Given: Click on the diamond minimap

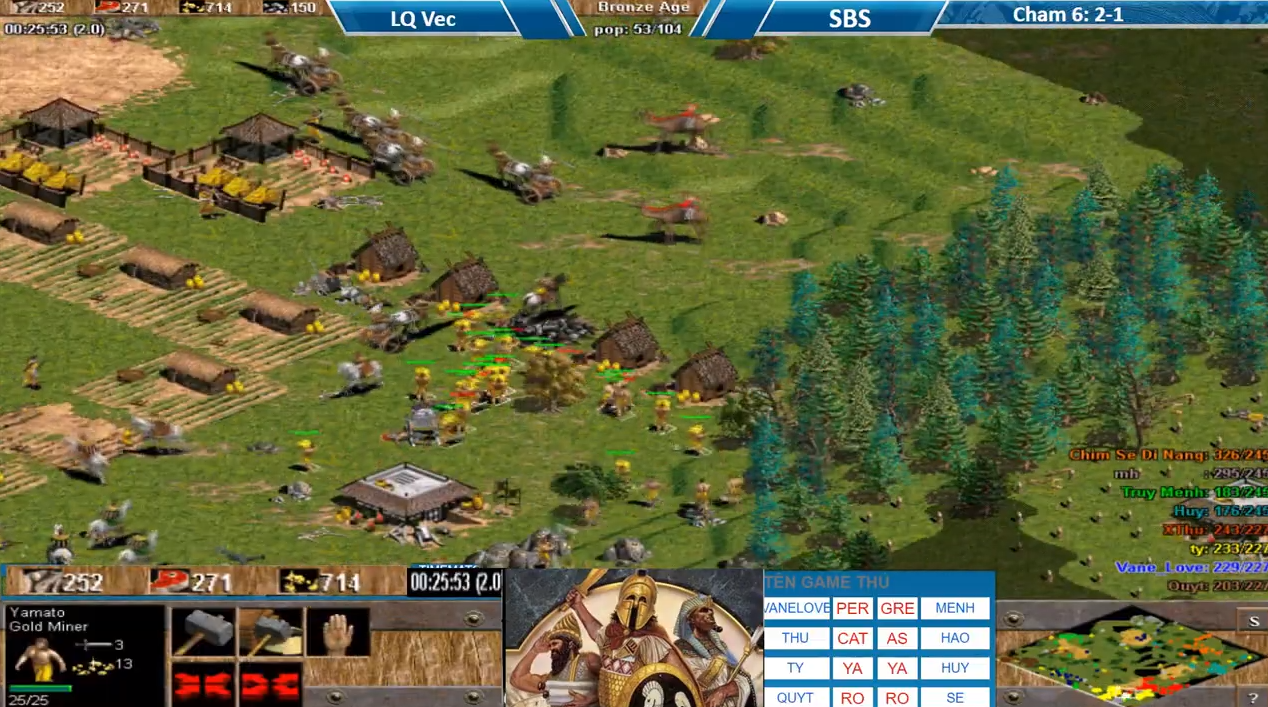Looking at the screenshot, I should [1130, 656].
